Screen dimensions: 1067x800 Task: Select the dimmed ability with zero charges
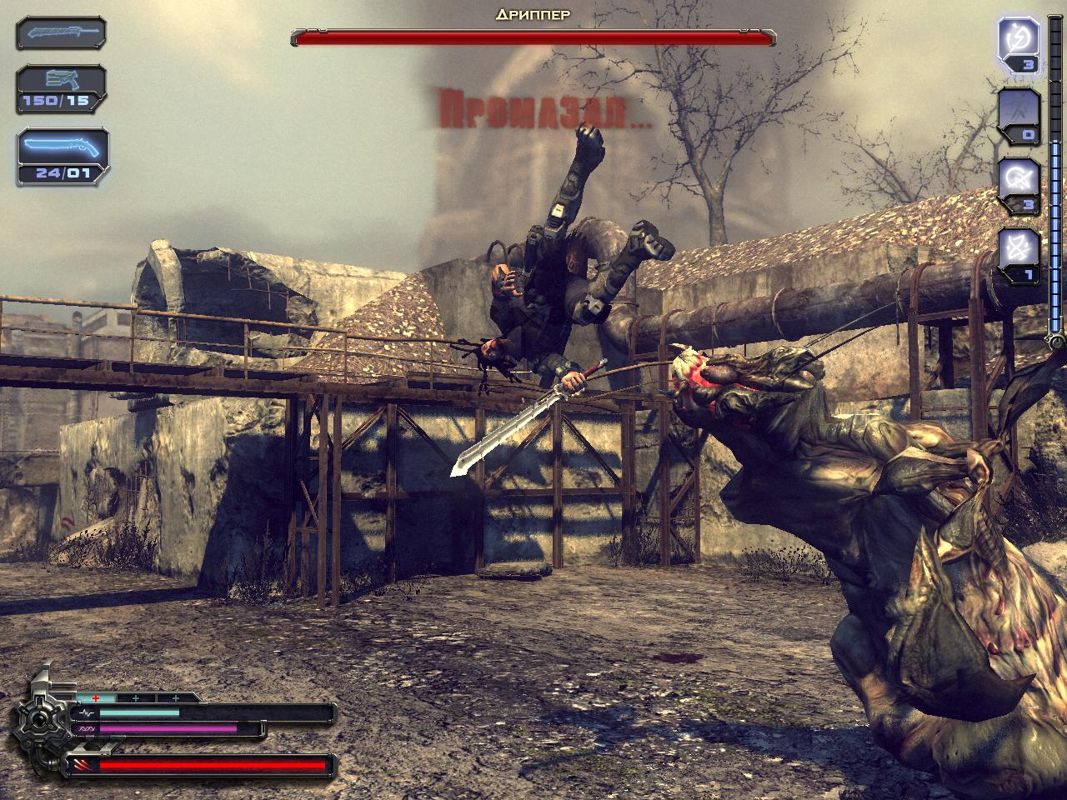pos(1019,114)
